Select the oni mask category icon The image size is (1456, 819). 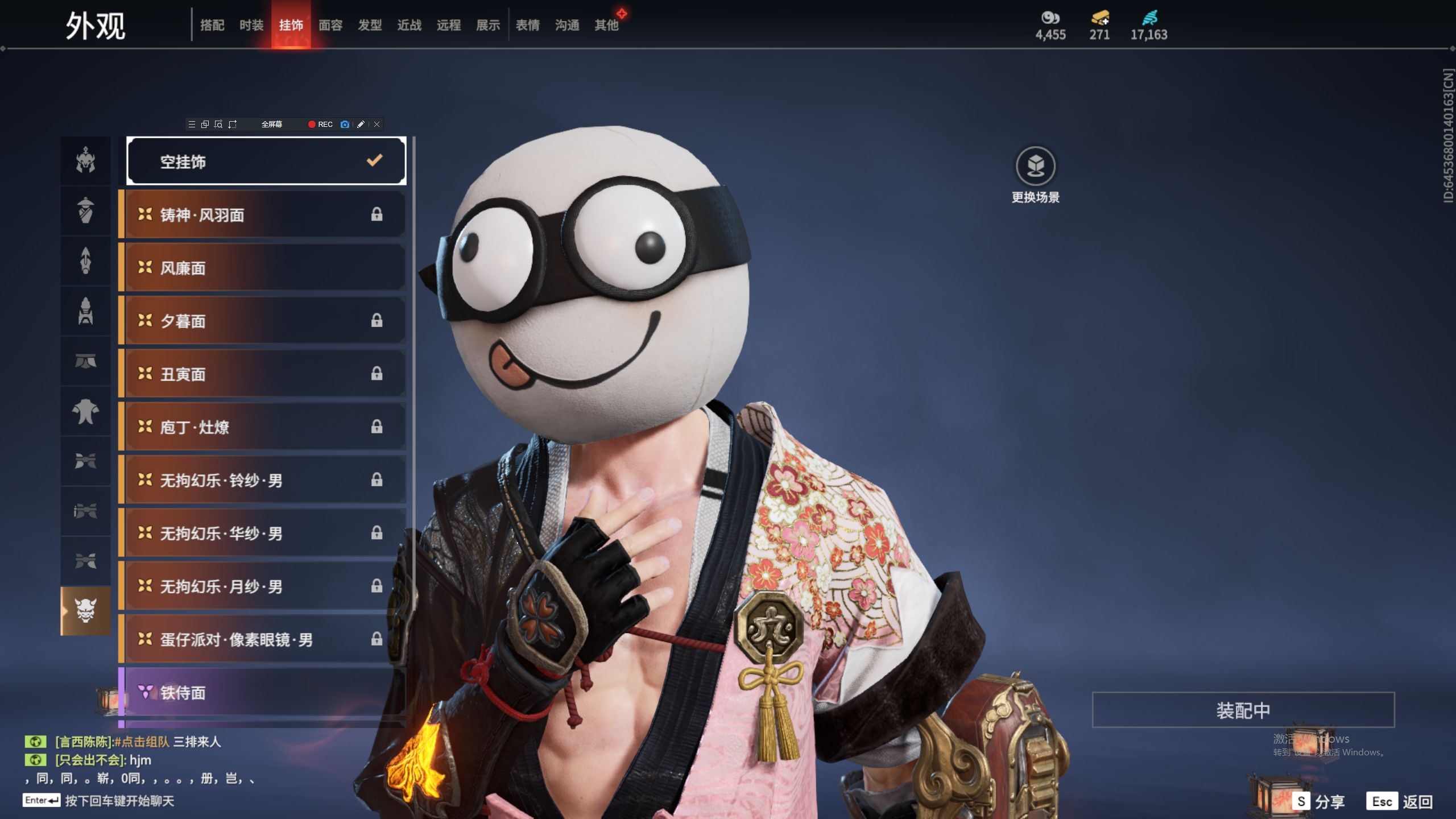point(85,611)
